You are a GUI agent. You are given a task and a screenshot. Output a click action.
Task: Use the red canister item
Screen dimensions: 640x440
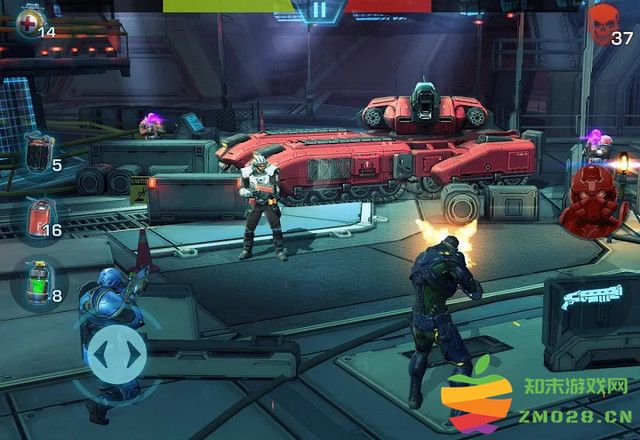38,217
